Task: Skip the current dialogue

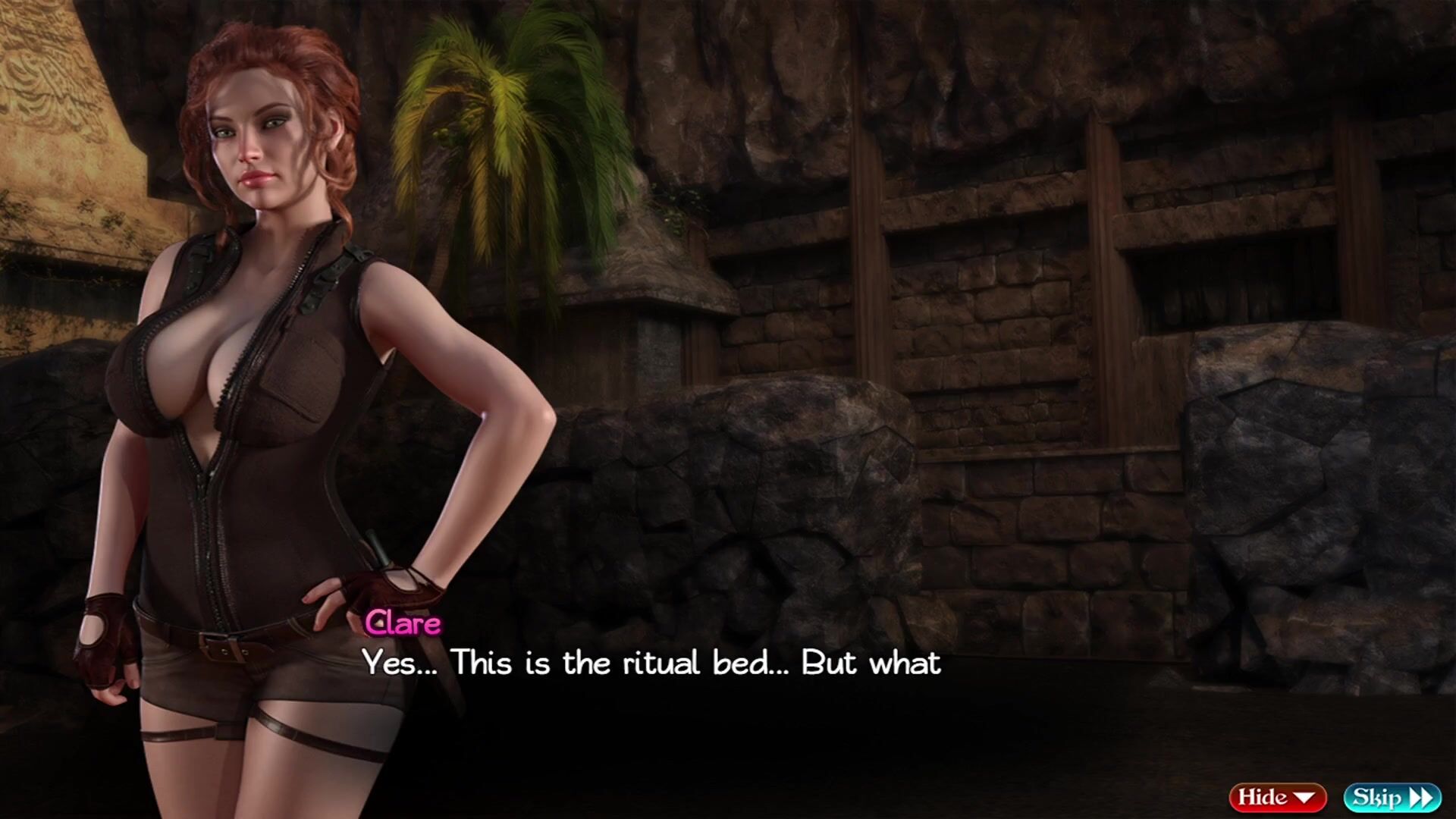Action: coord(1392,797)
